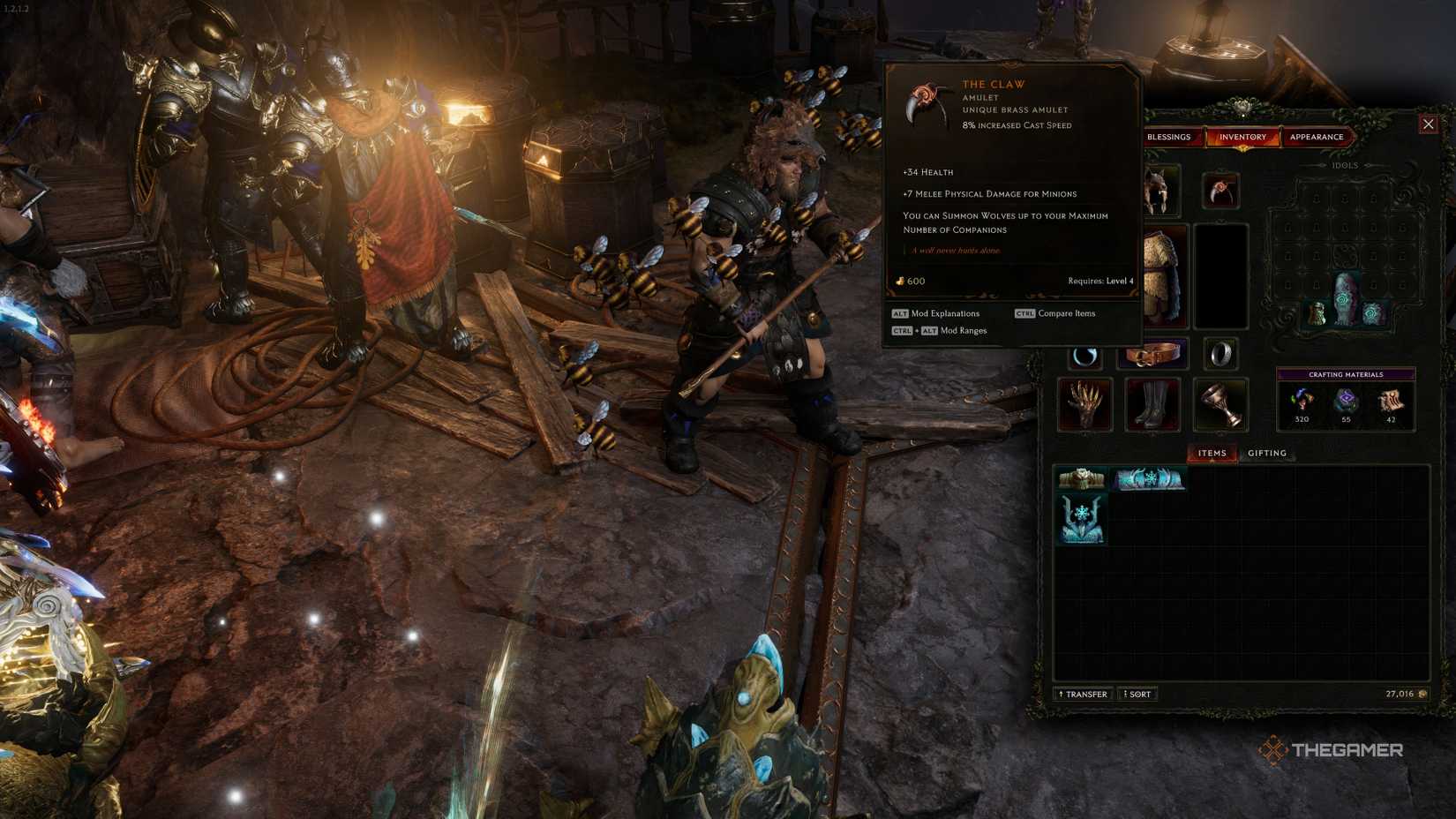The image size is (1456, 819).
Task: Click the Sort button
Action: [x=1137, y=694]
